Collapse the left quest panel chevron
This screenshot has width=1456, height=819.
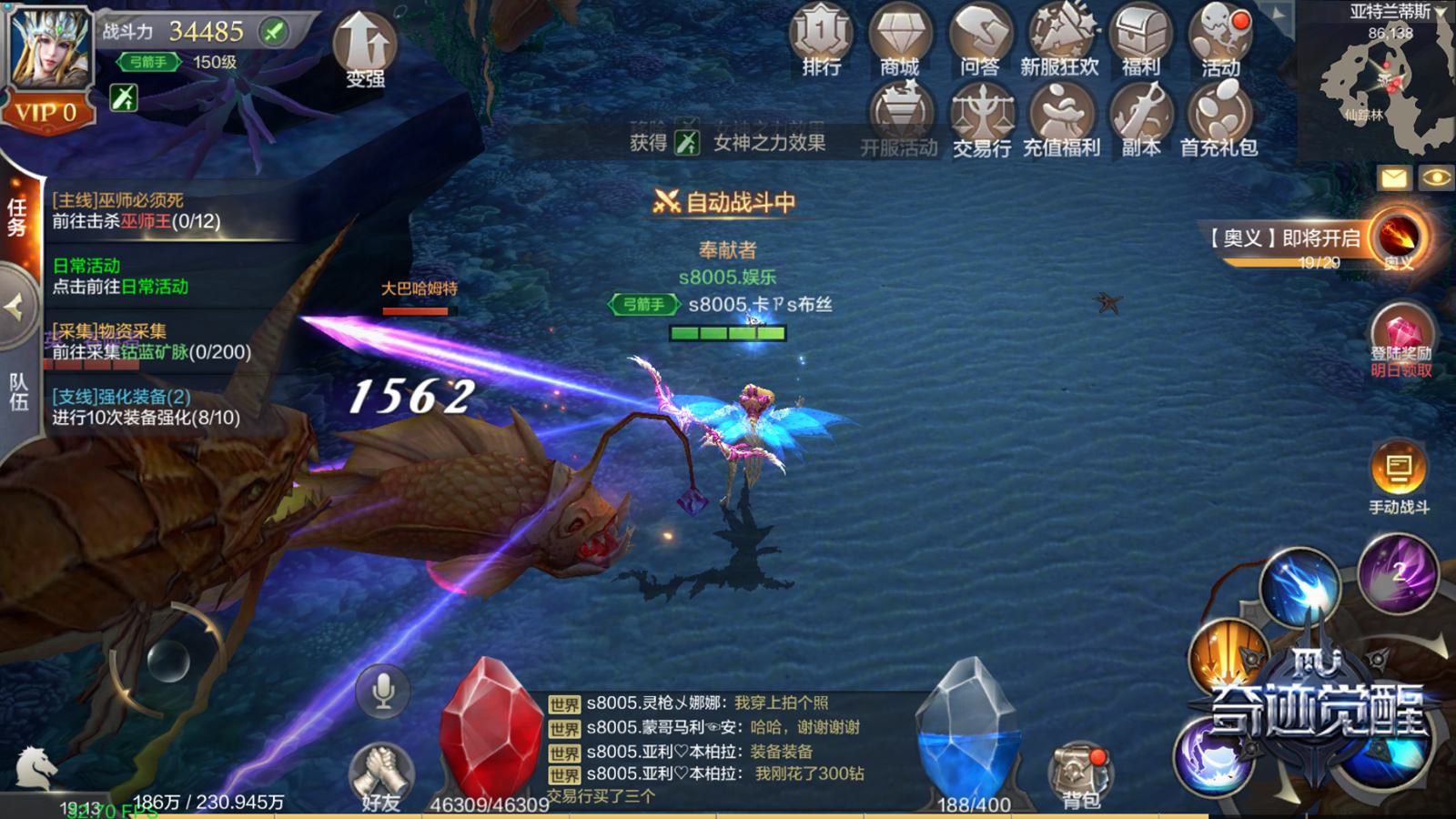pyautogui.click(x=15, y=305)
